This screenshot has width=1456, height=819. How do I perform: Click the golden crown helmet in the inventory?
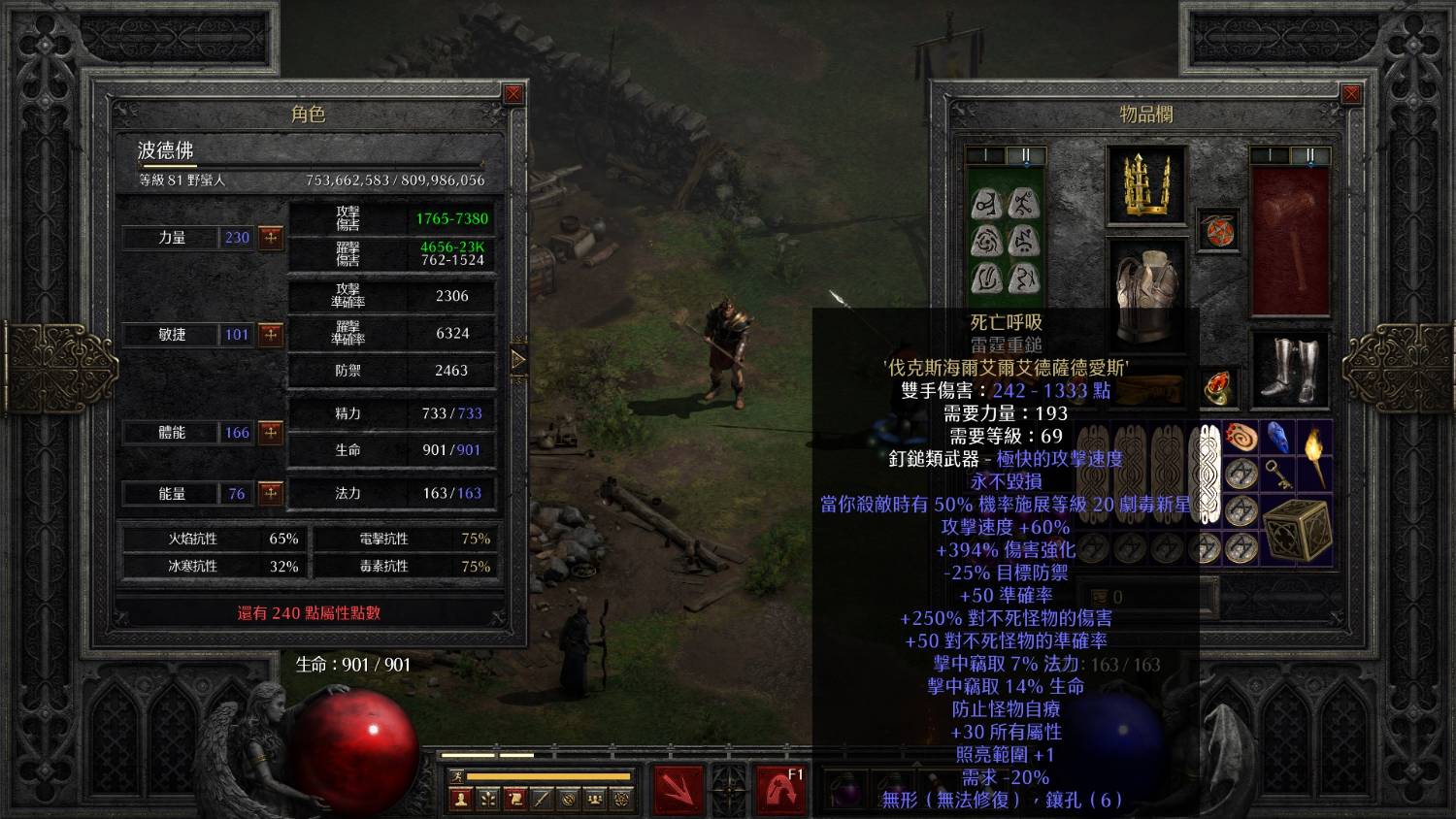(x=1148, y=184)
